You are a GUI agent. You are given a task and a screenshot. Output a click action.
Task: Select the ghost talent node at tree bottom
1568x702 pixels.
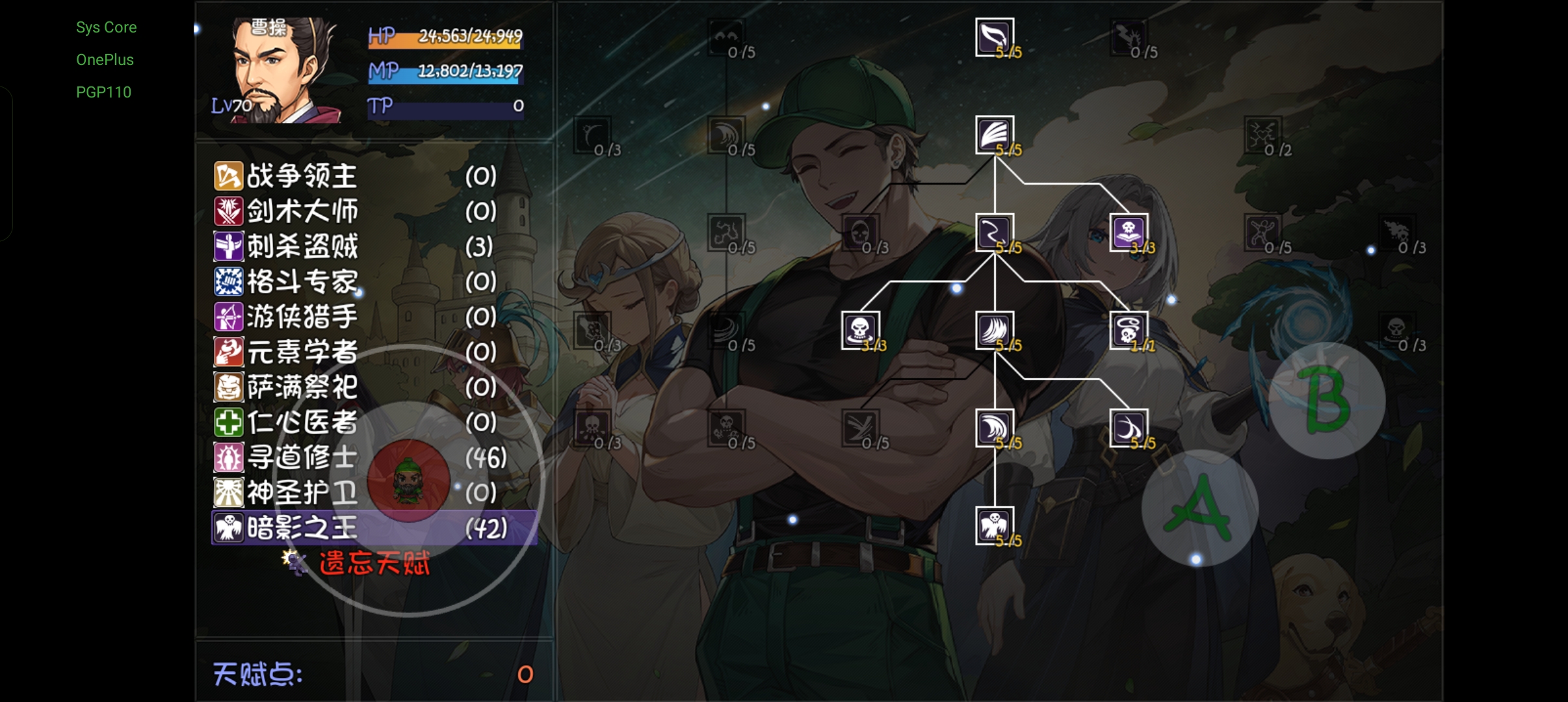point(995,525)
